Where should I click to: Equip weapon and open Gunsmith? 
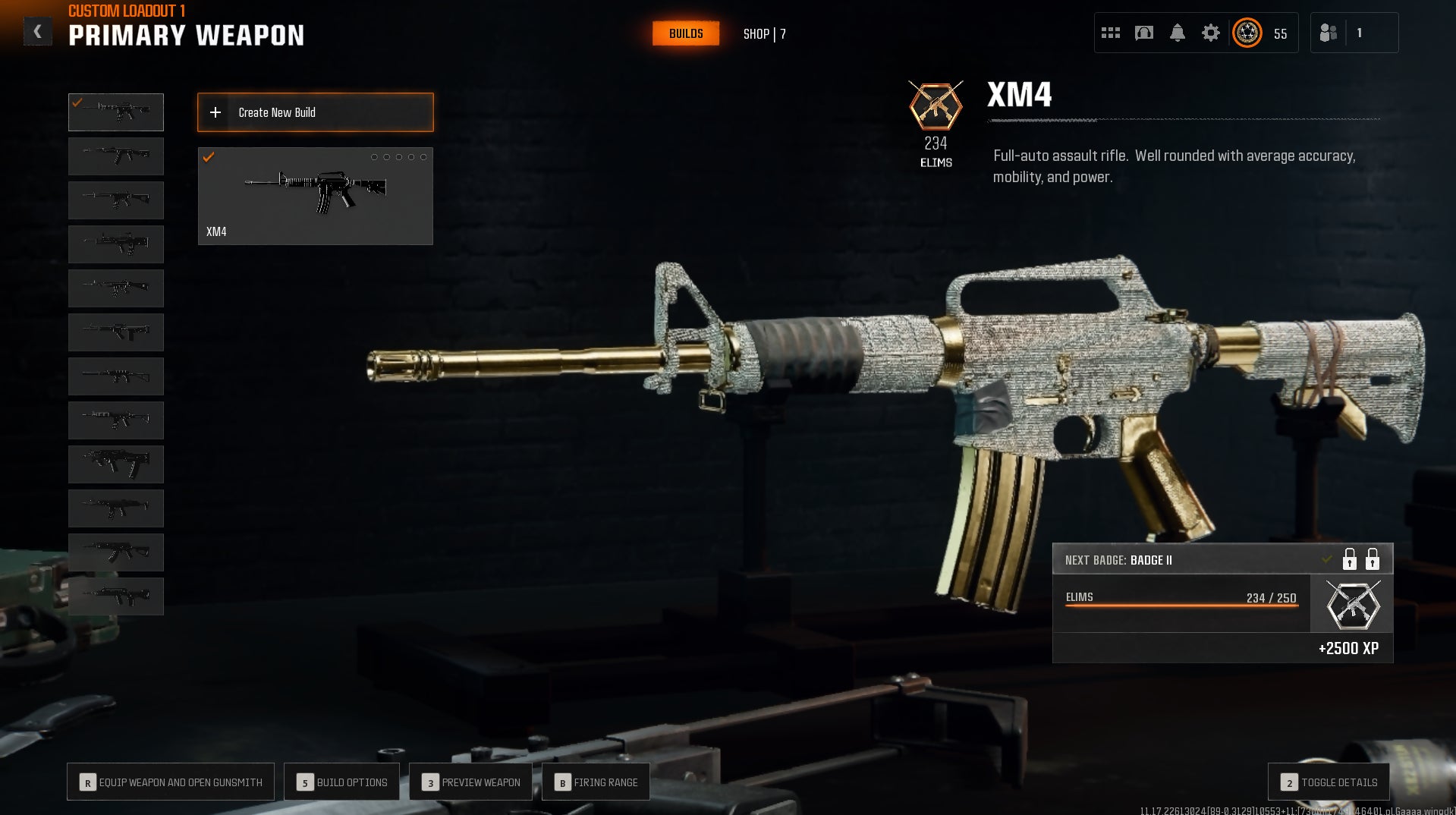171,782
